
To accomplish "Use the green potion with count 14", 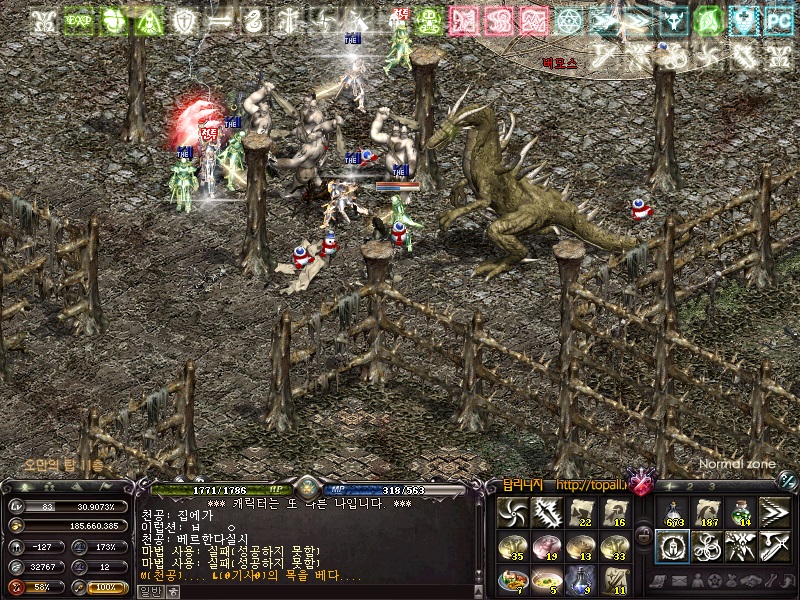I will coord(740,512).
